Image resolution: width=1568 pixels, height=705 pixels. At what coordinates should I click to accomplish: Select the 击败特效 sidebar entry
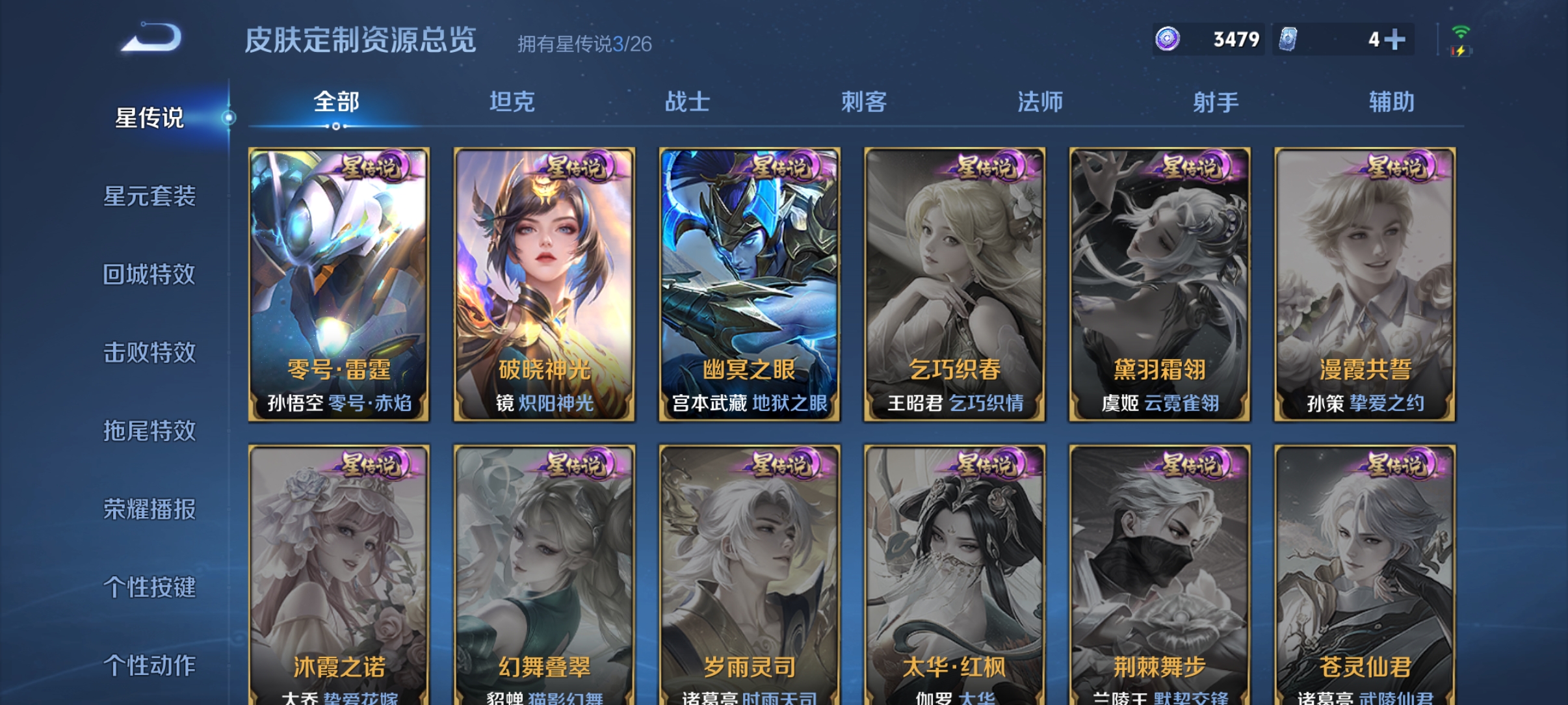point(149,352)
